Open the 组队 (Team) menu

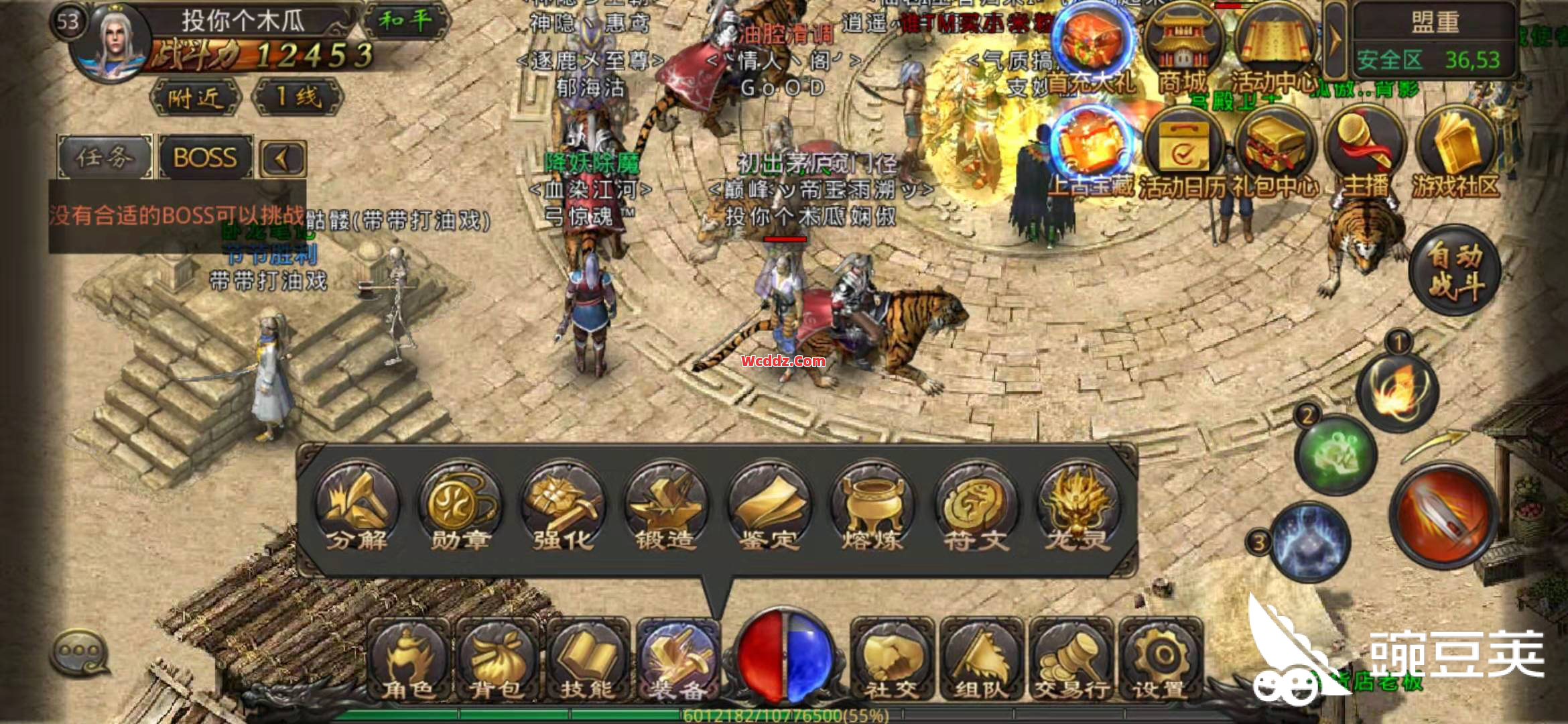[x=981, y=660]
